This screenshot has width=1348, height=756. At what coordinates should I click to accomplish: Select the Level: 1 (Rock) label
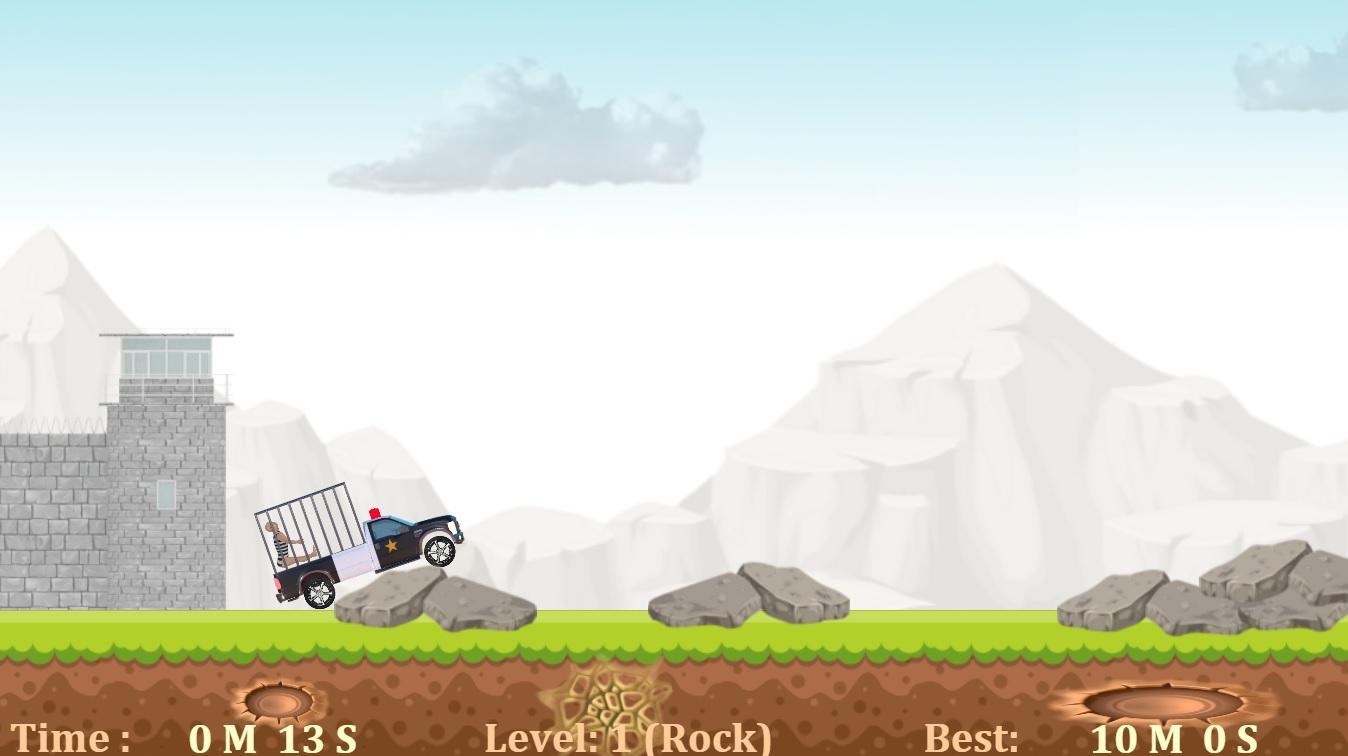(628, 738)
